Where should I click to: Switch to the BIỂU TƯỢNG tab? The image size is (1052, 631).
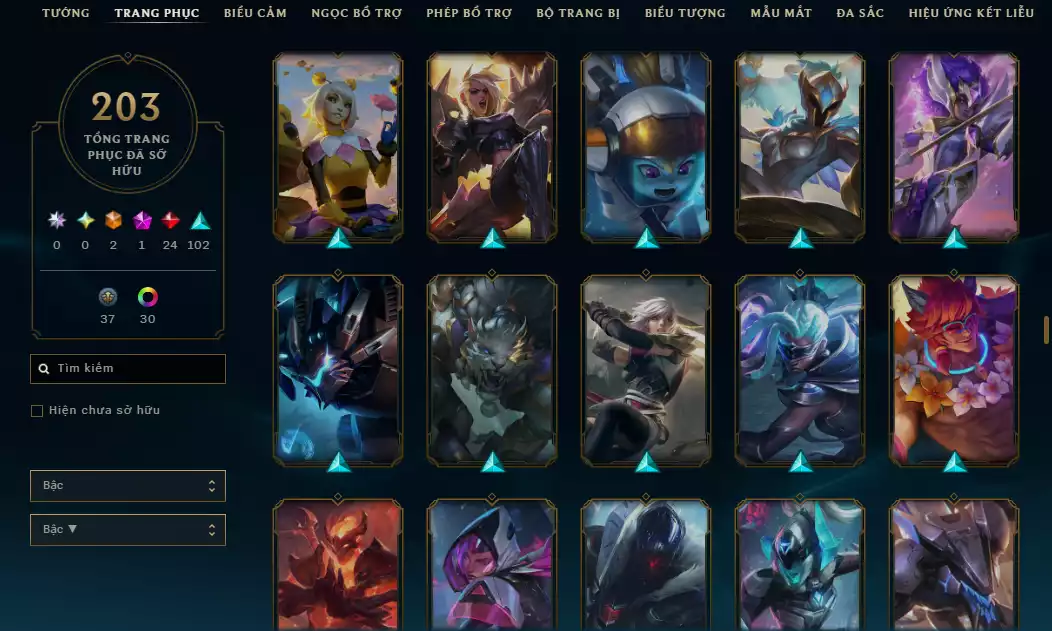pos(685,13)
